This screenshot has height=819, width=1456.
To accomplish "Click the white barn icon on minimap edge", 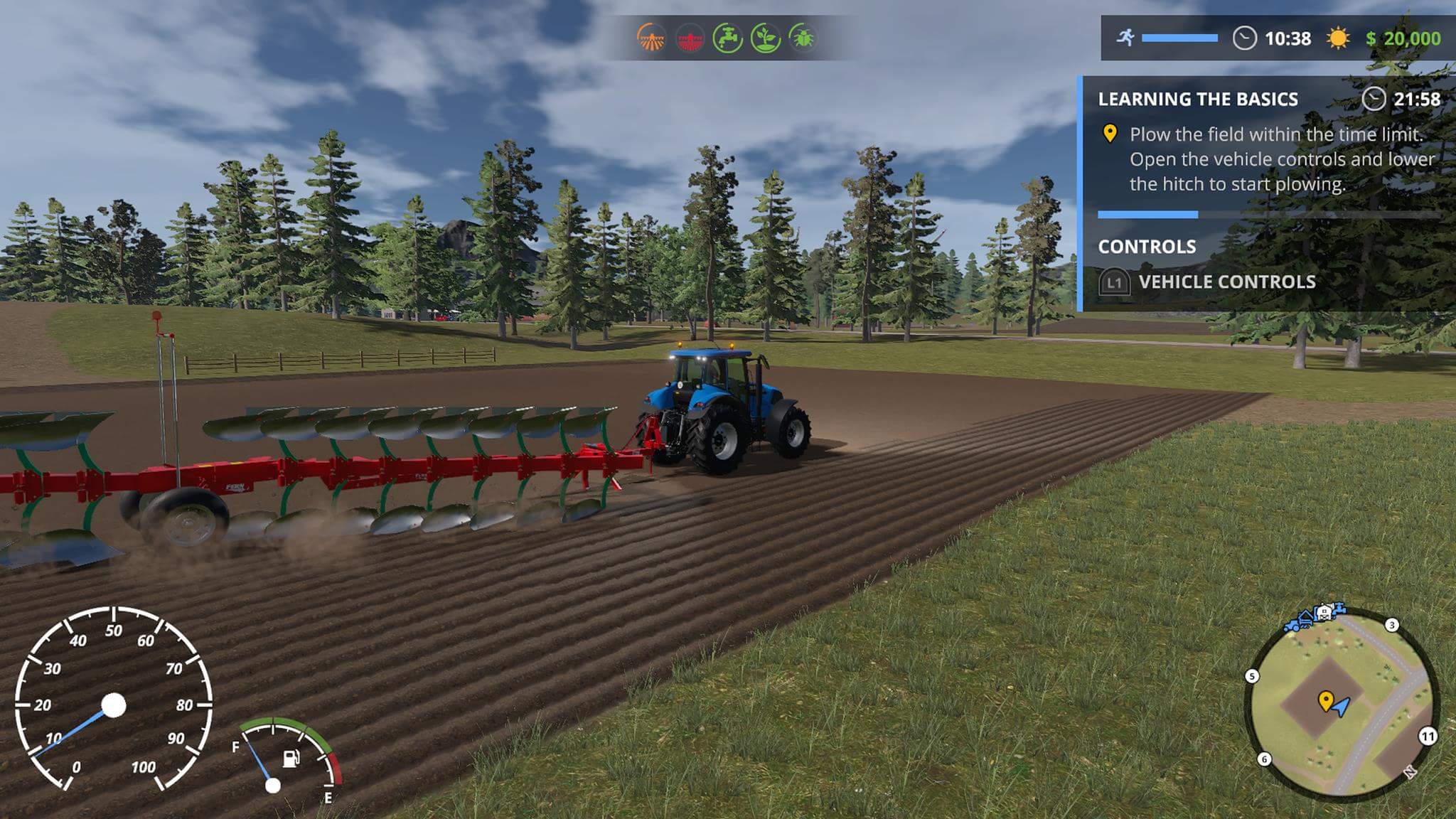I will pos(1324,612).
